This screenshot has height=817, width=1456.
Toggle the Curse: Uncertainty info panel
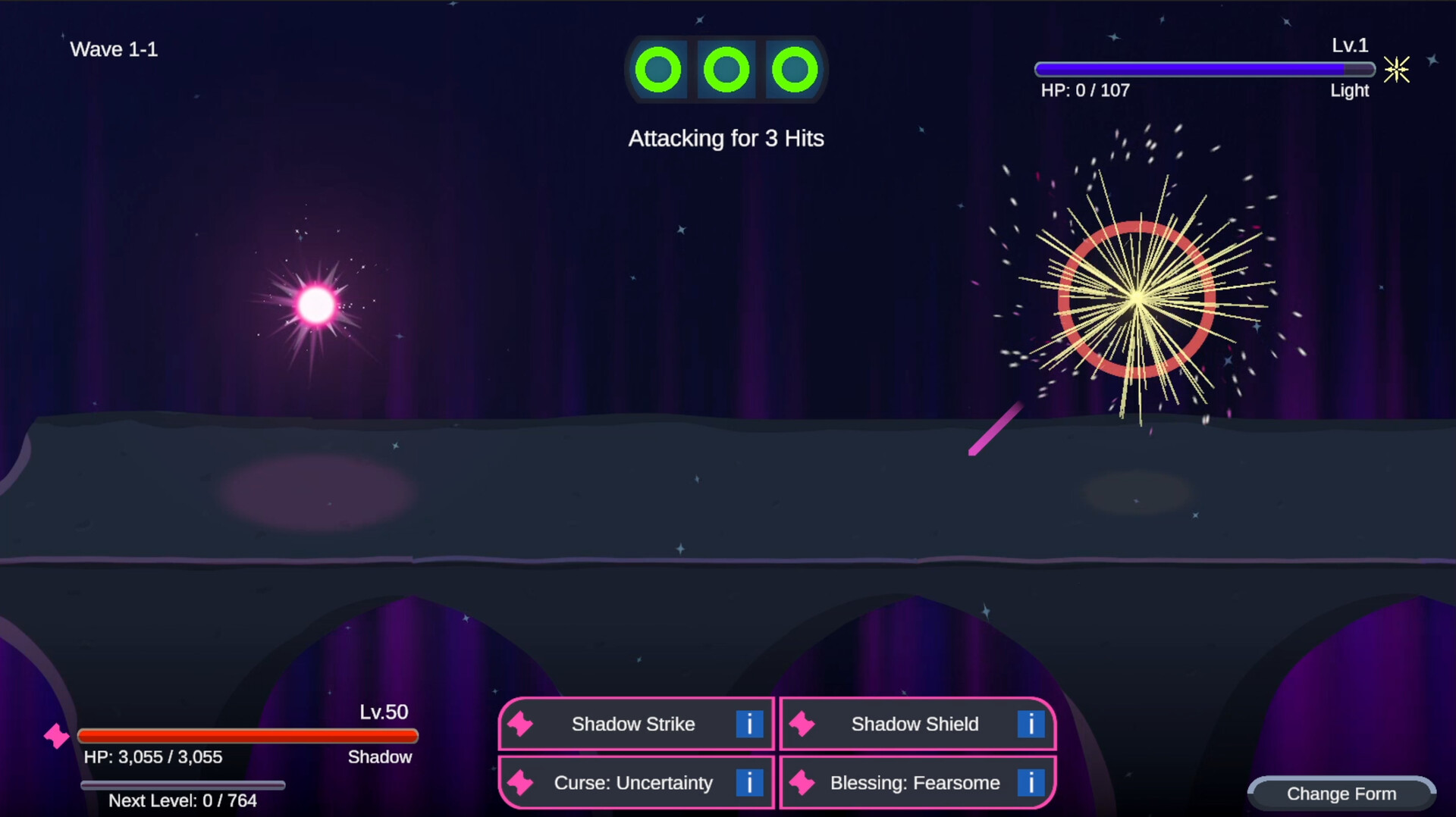coord(750,783)
